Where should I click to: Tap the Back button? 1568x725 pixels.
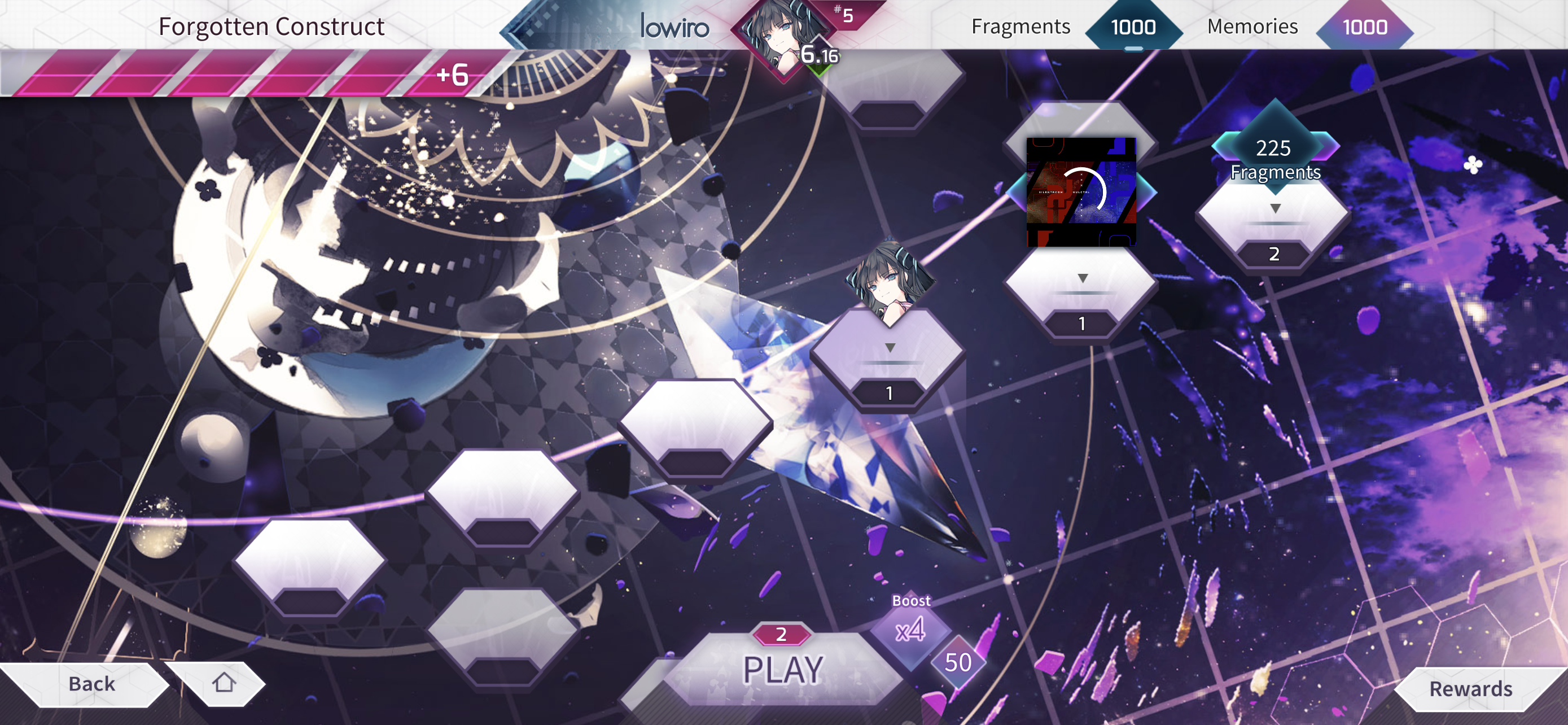91,683
